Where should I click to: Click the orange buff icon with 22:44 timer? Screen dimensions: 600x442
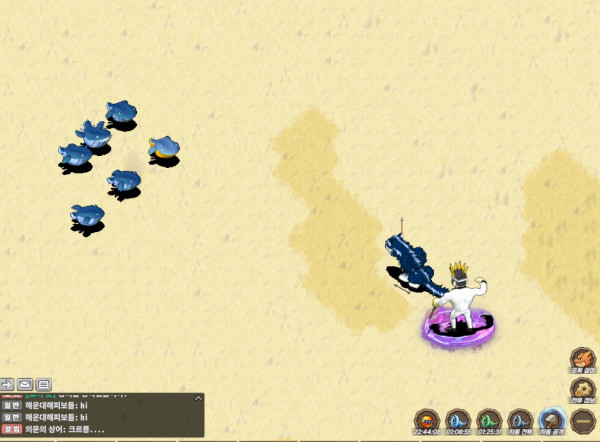[427, 421]
